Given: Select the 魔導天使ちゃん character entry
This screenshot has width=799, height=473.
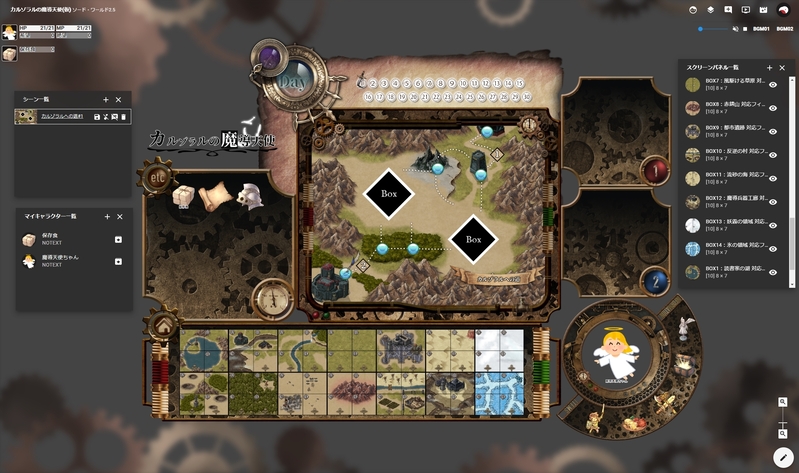Looking at the screenshot, I should point(60,260).
